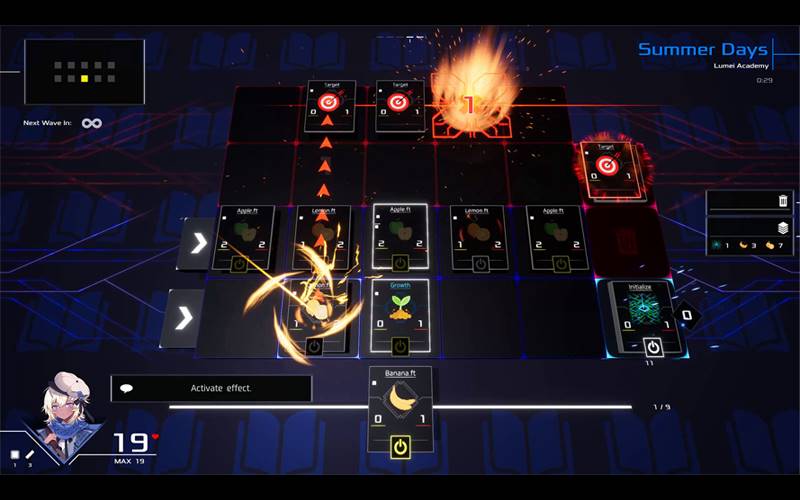
Task: Activate the Initialize card's white power button
Action: tap(653, 346)
